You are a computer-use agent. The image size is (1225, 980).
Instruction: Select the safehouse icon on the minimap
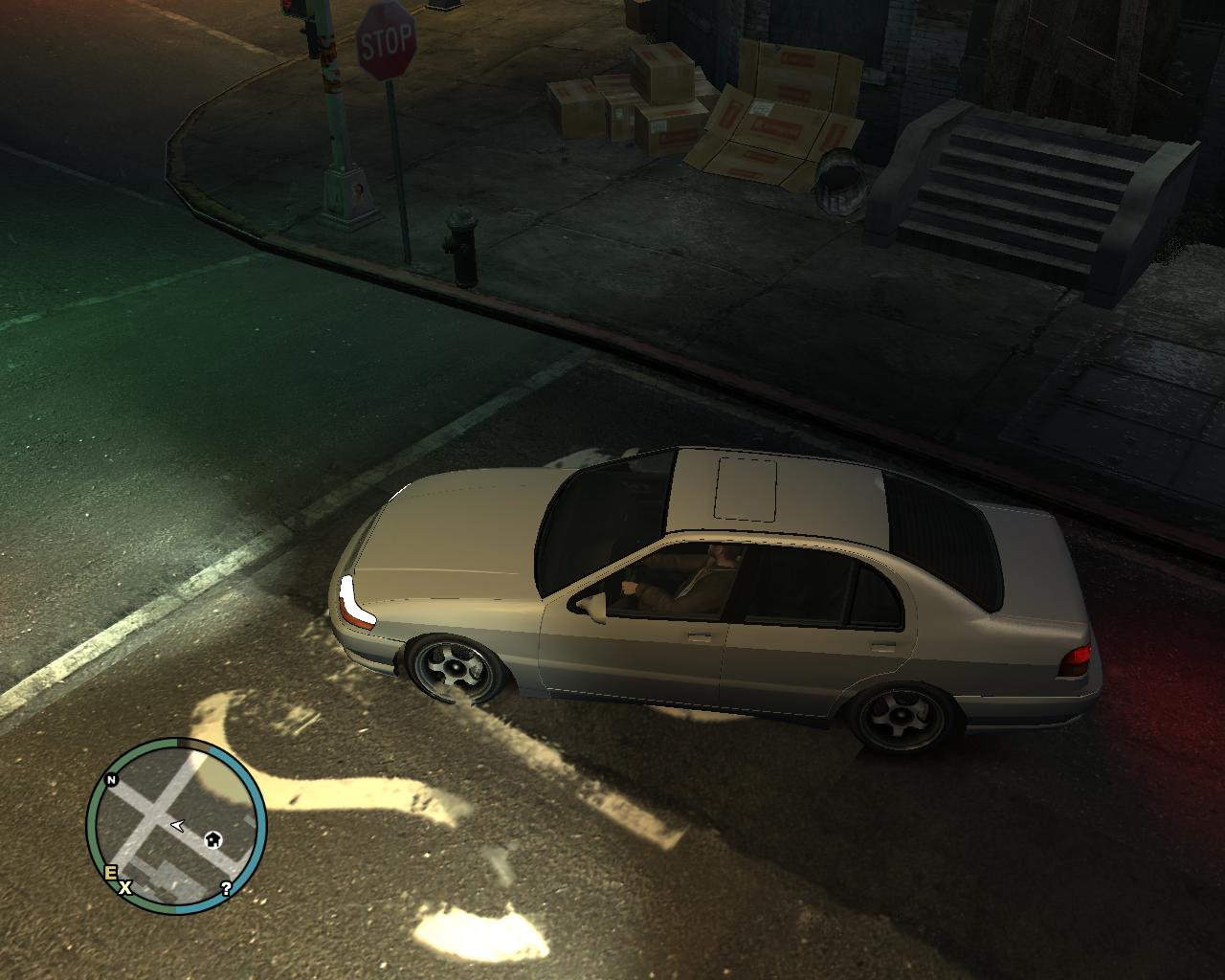tap(212, 839)
